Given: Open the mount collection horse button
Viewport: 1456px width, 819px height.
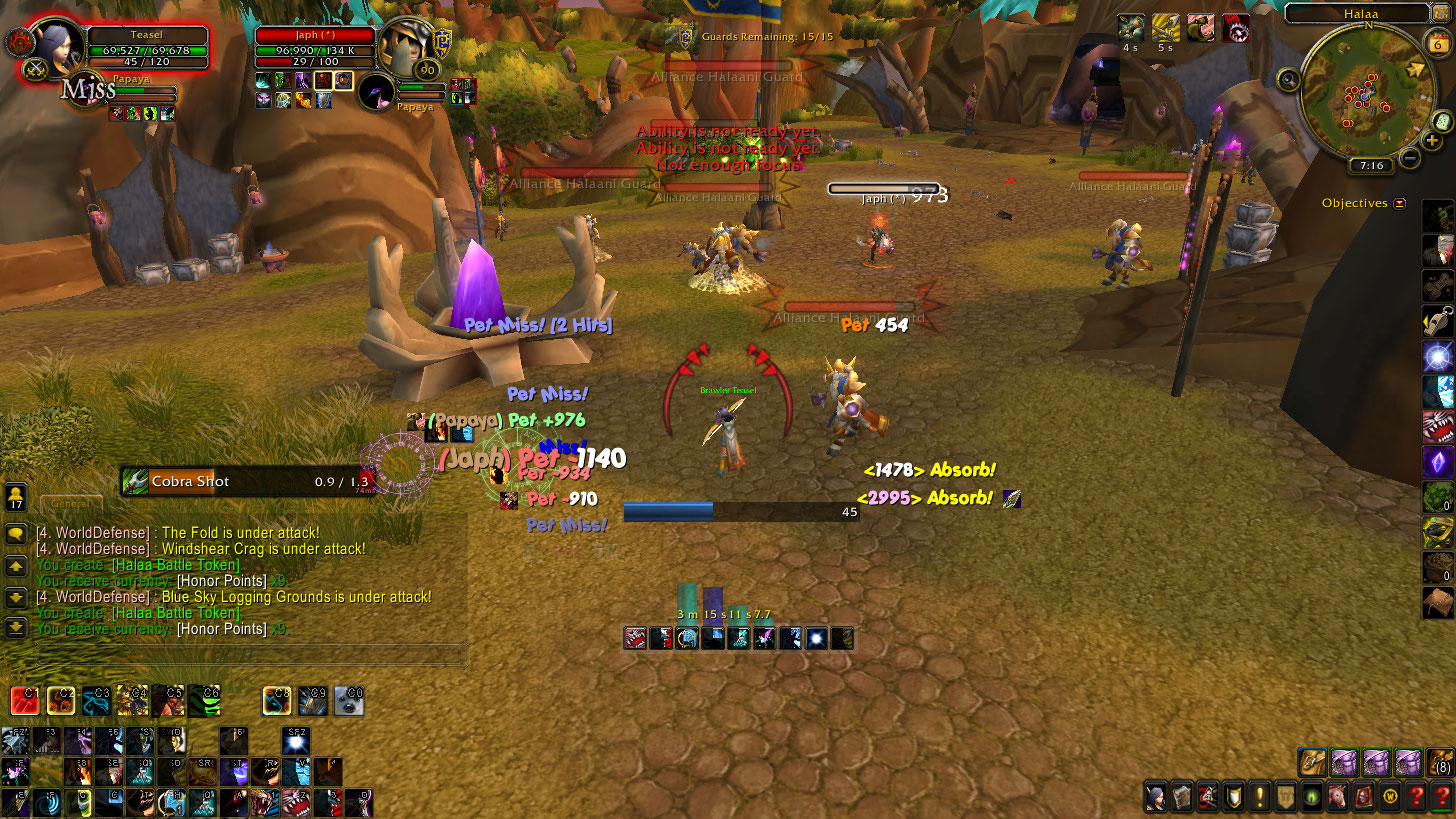Looking at the screenshot, I should pyautogui.click(x=1336, y=796).
